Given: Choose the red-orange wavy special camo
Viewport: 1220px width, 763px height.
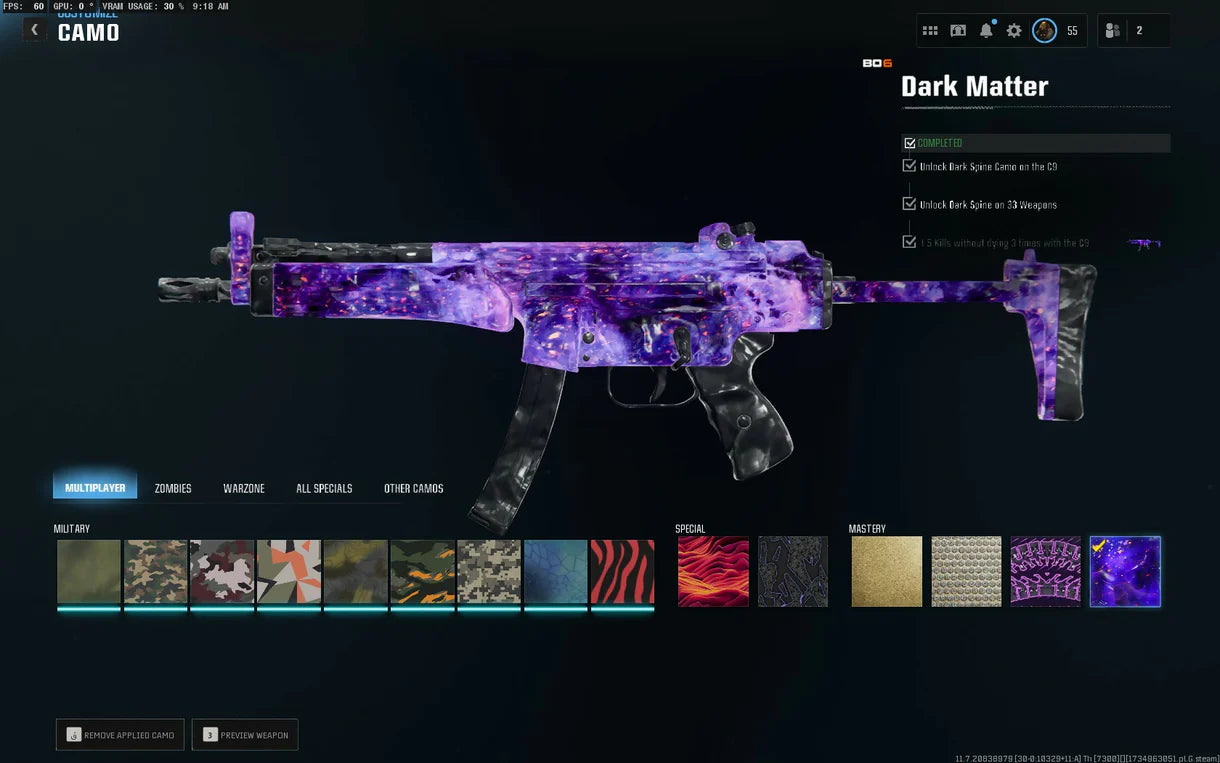Looking at the screenshot, I should coord(713,572).
